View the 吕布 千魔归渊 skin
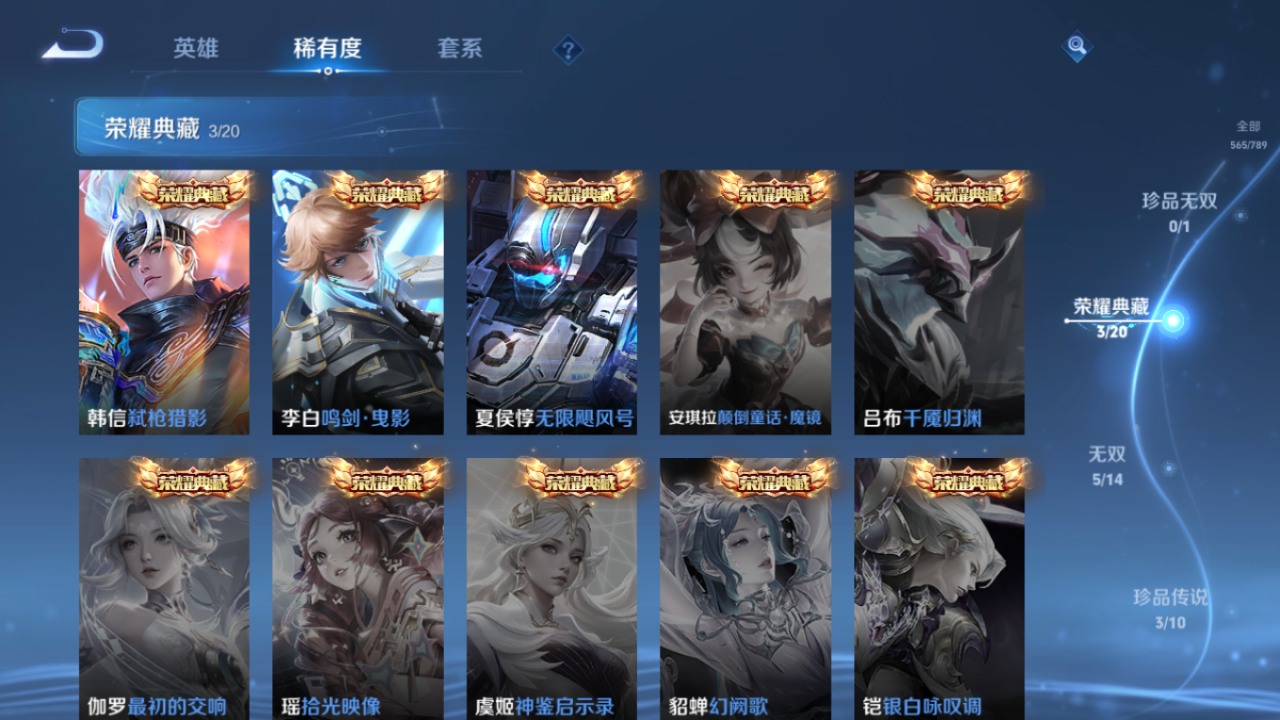The width and height of the screenshot is (1280, 720). click(939, 300)
